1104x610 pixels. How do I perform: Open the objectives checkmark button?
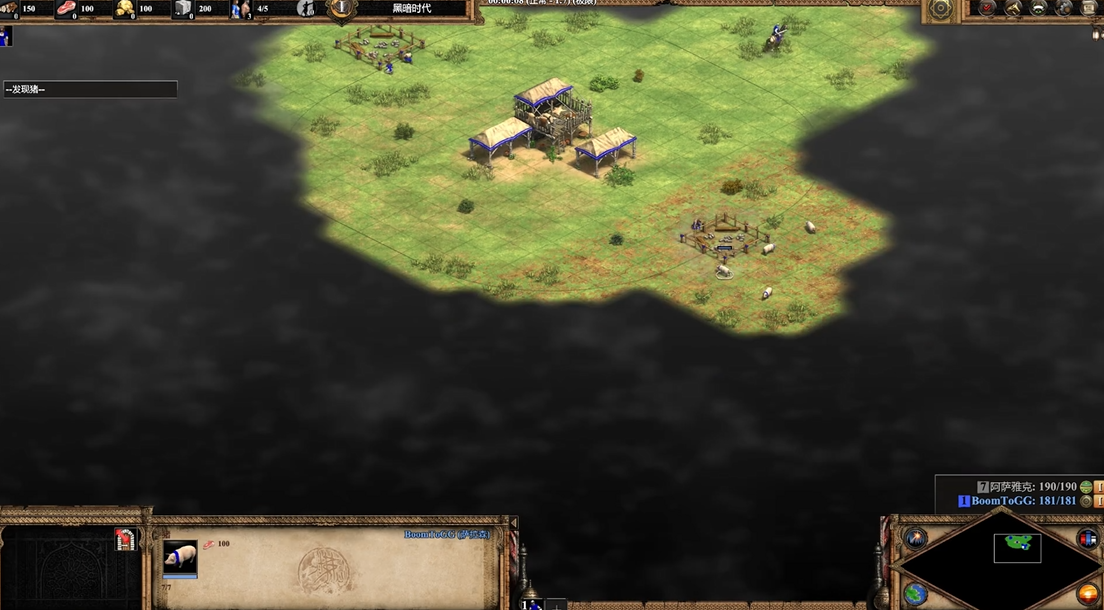988,8
